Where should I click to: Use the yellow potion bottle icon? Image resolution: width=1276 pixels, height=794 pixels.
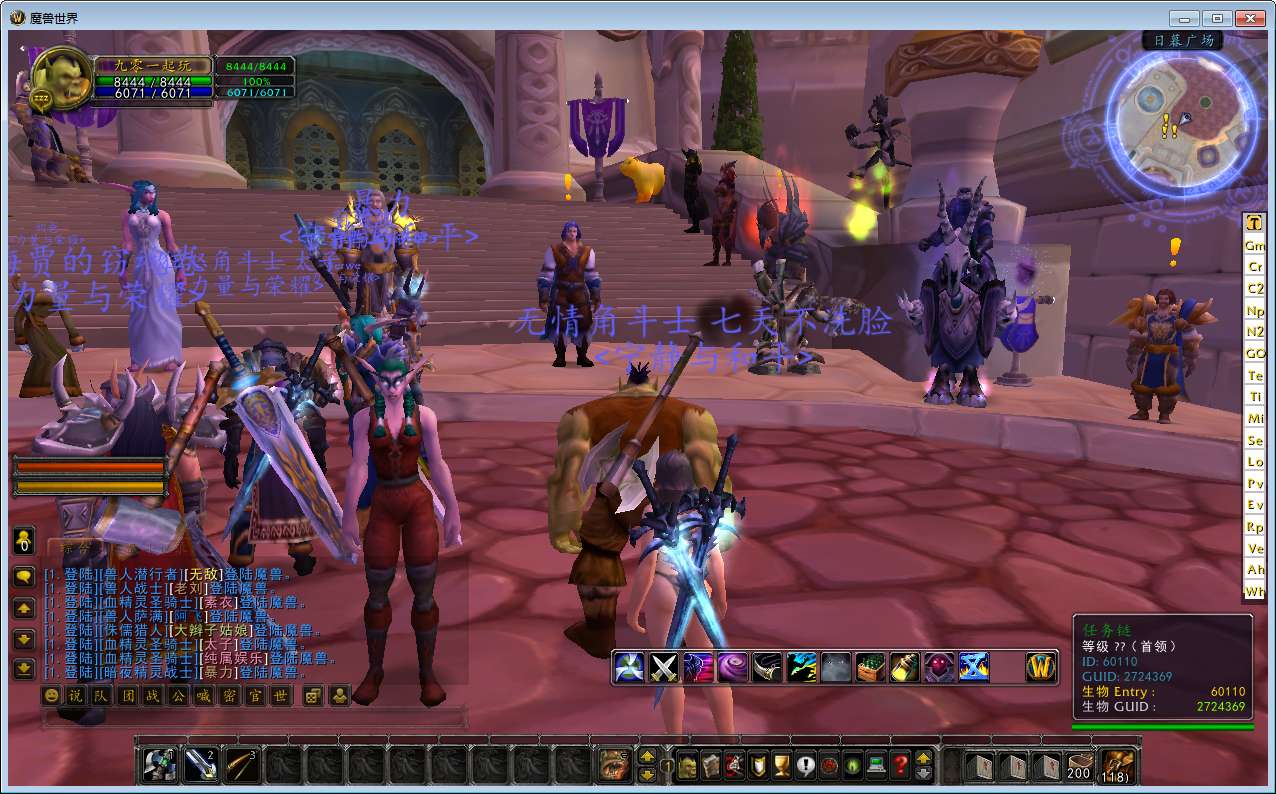(x=904, y=667)
